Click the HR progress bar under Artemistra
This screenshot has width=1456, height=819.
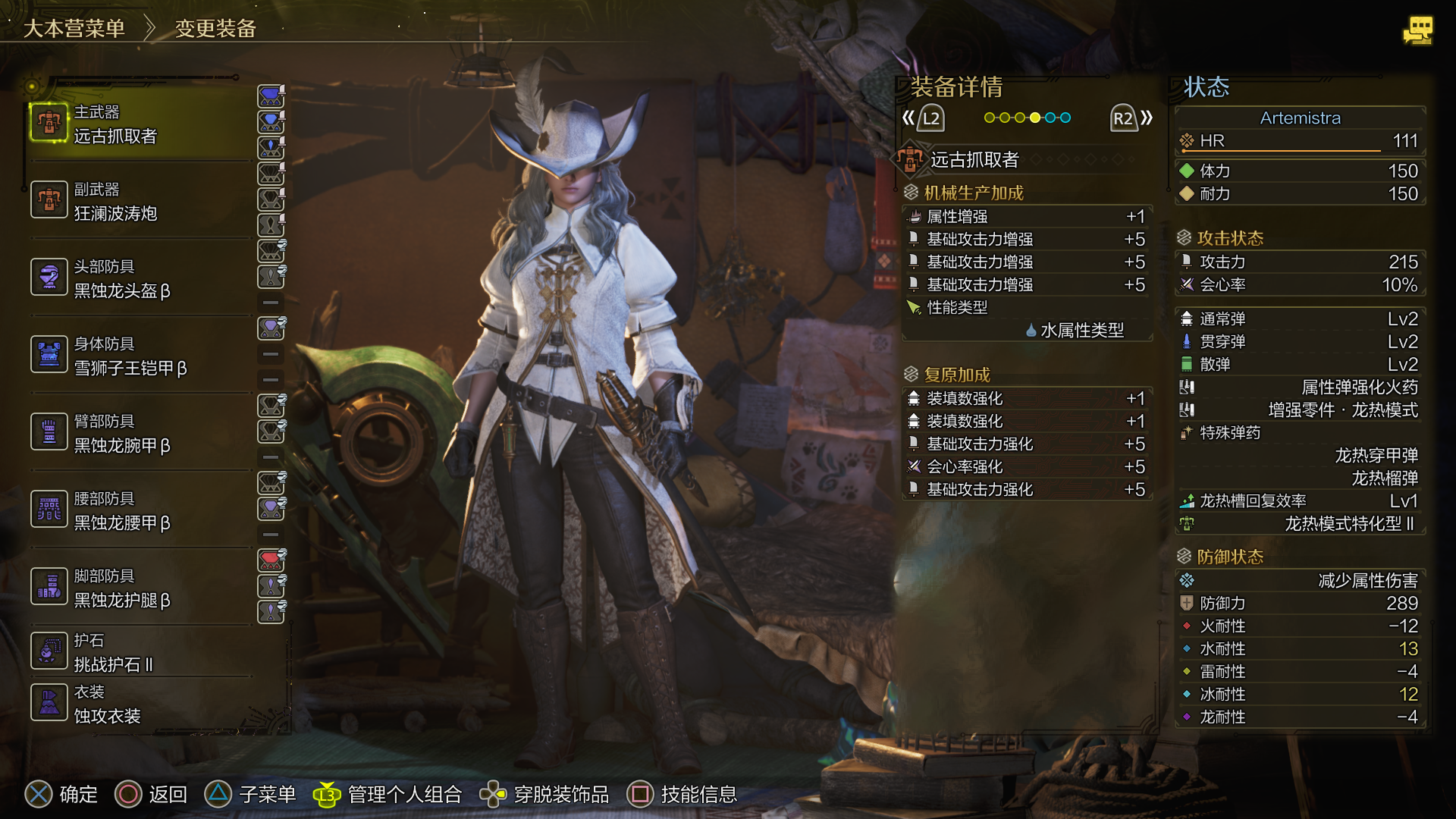(1282, 149)
